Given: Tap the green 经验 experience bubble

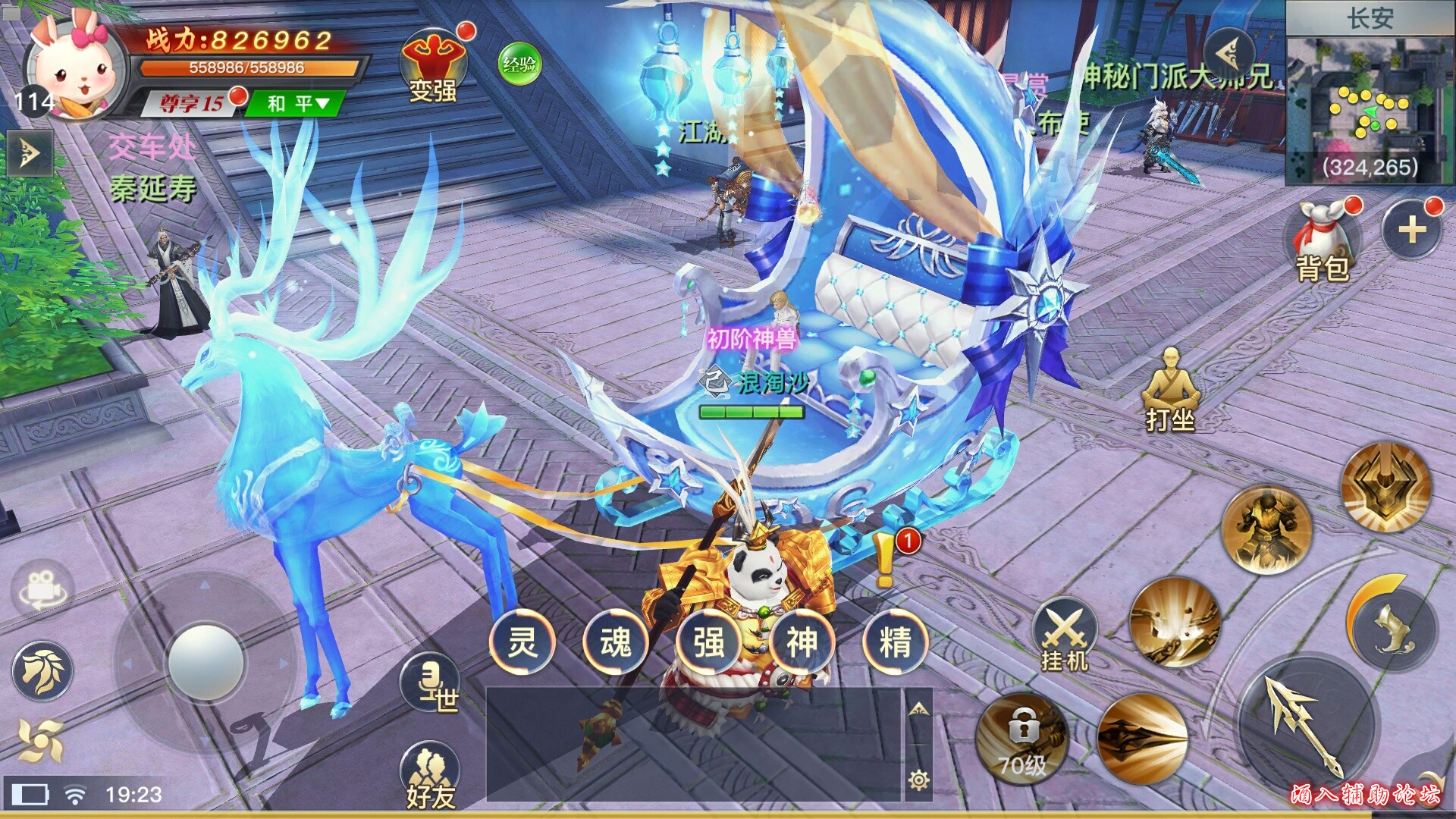Looking at the screenshot, I should tap(519, 64).
